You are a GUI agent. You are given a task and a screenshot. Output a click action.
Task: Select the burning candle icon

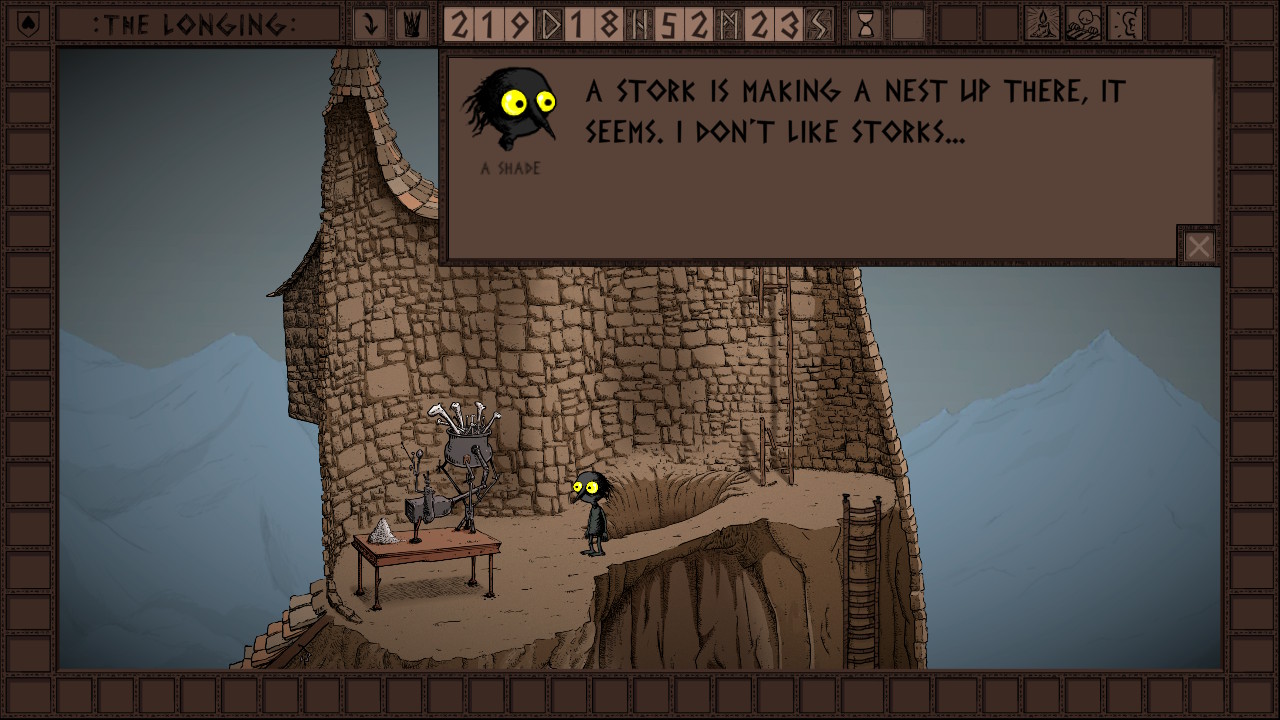point(1043,24)
